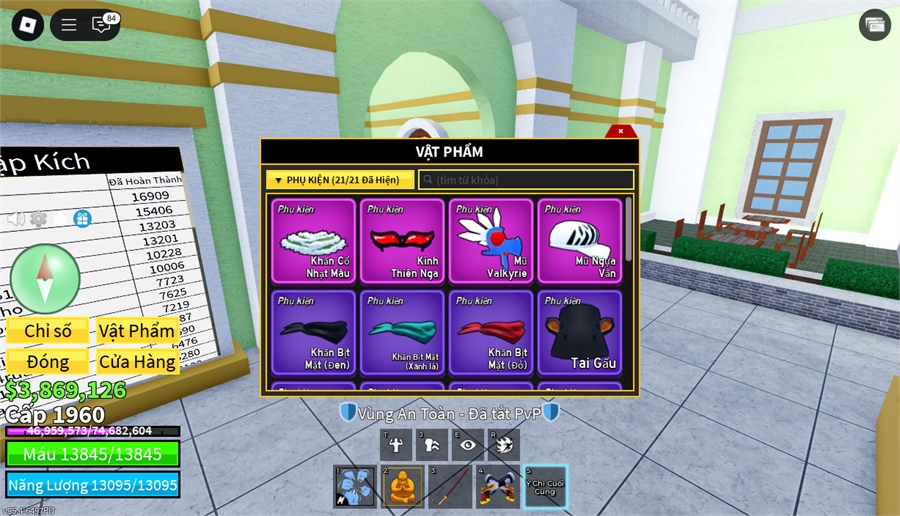Click the Đóng button
Image resolution: width=900 pixels, height=516 pixels.
tap(48, 361)
